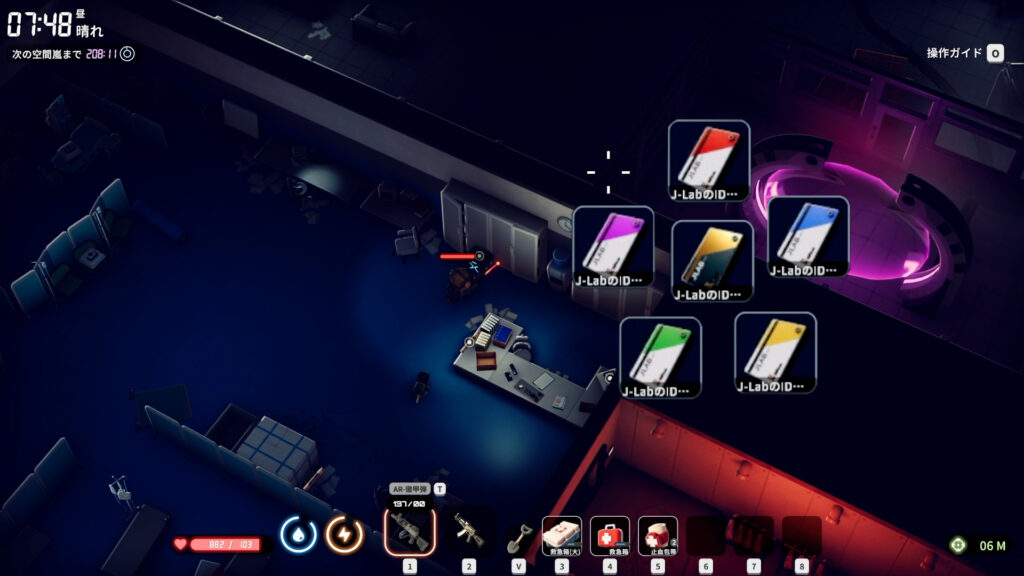Click the black and gold J-Lab ID card

712,260
